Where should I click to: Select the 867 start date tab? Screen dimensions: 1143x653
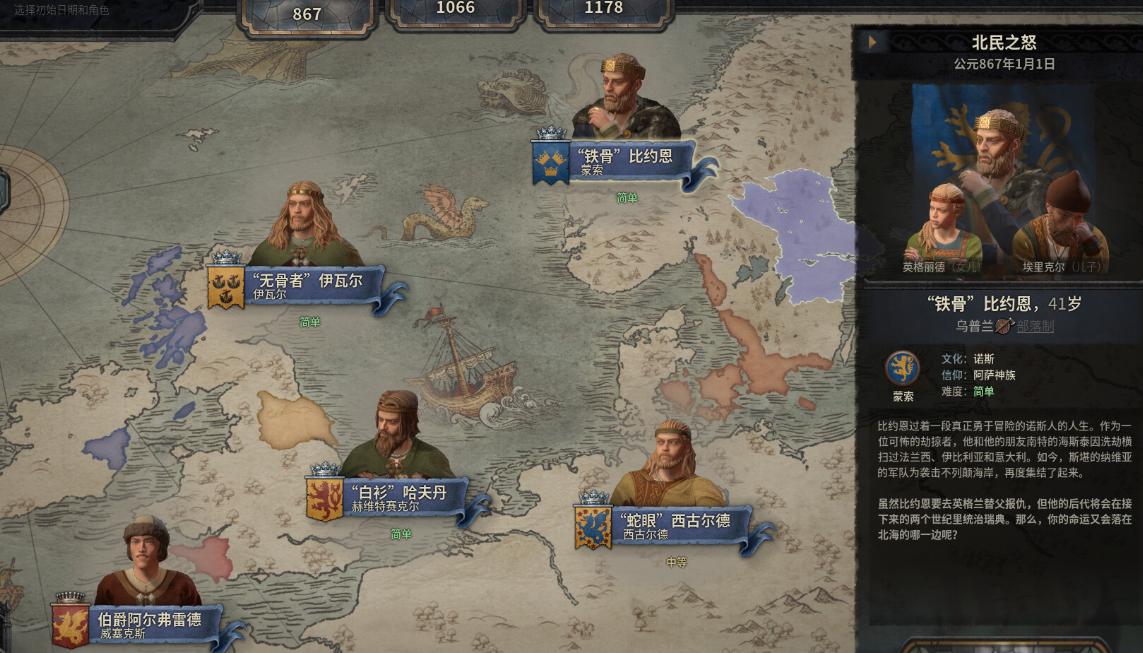307,14
